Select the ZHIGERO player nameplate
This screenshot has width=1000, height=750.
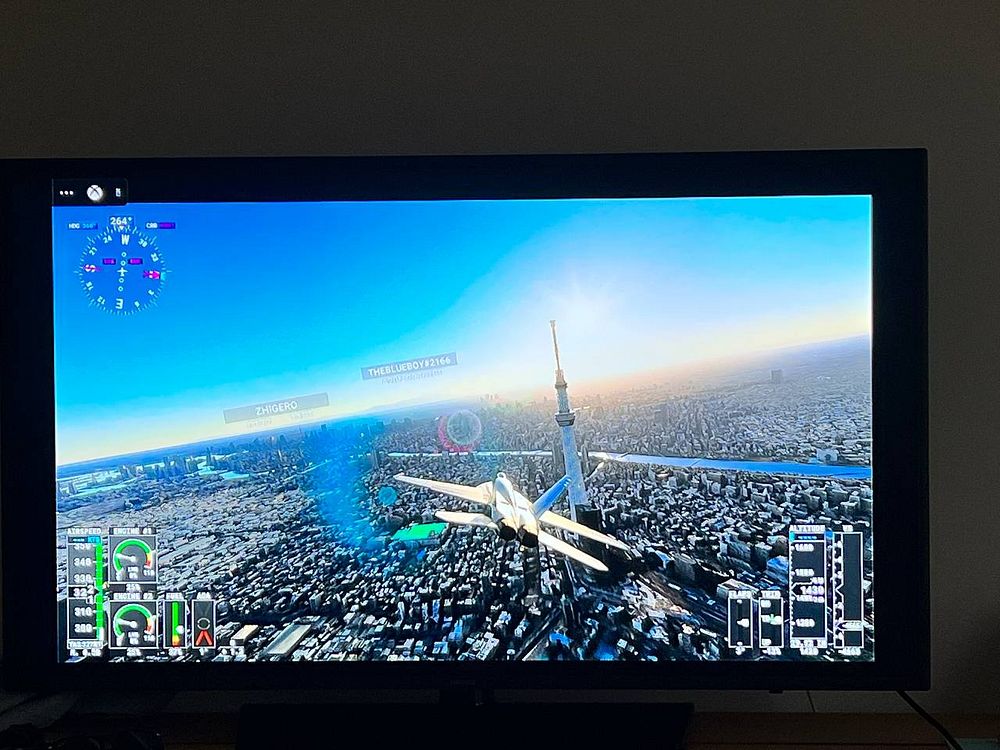275,407
